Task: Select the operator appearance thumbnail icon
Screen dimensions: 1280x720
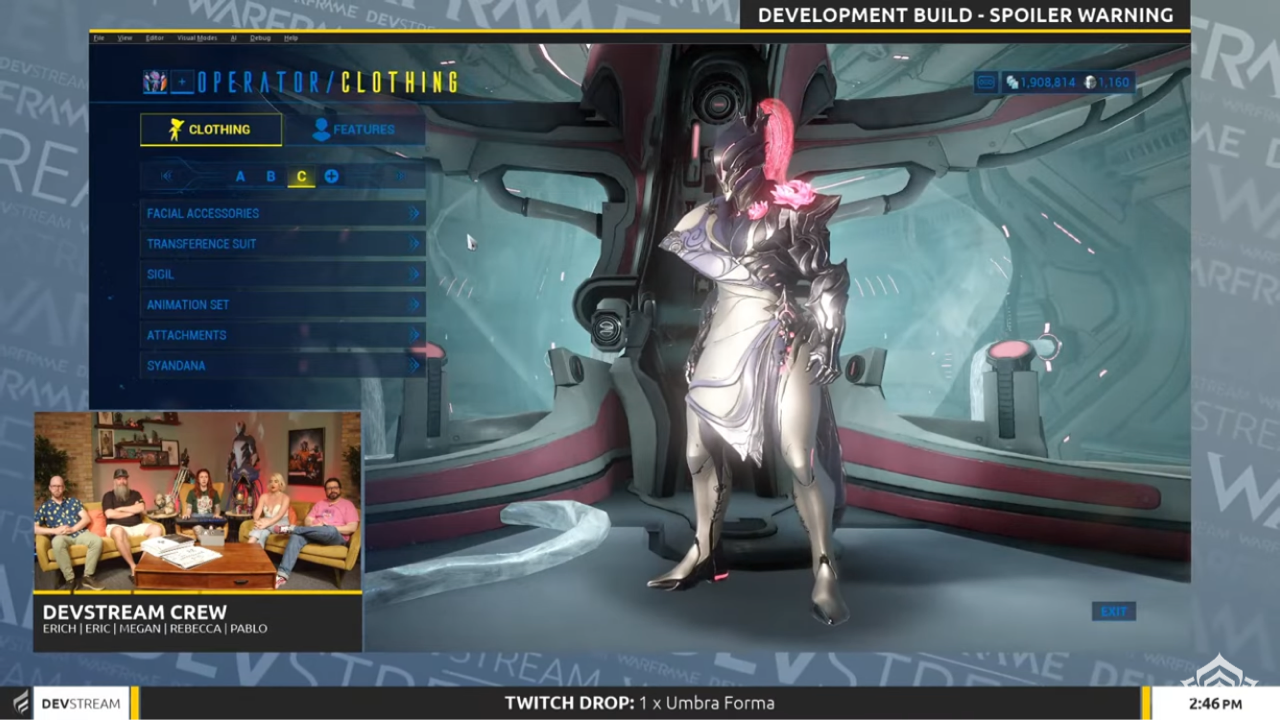Action: pos(155,82)
